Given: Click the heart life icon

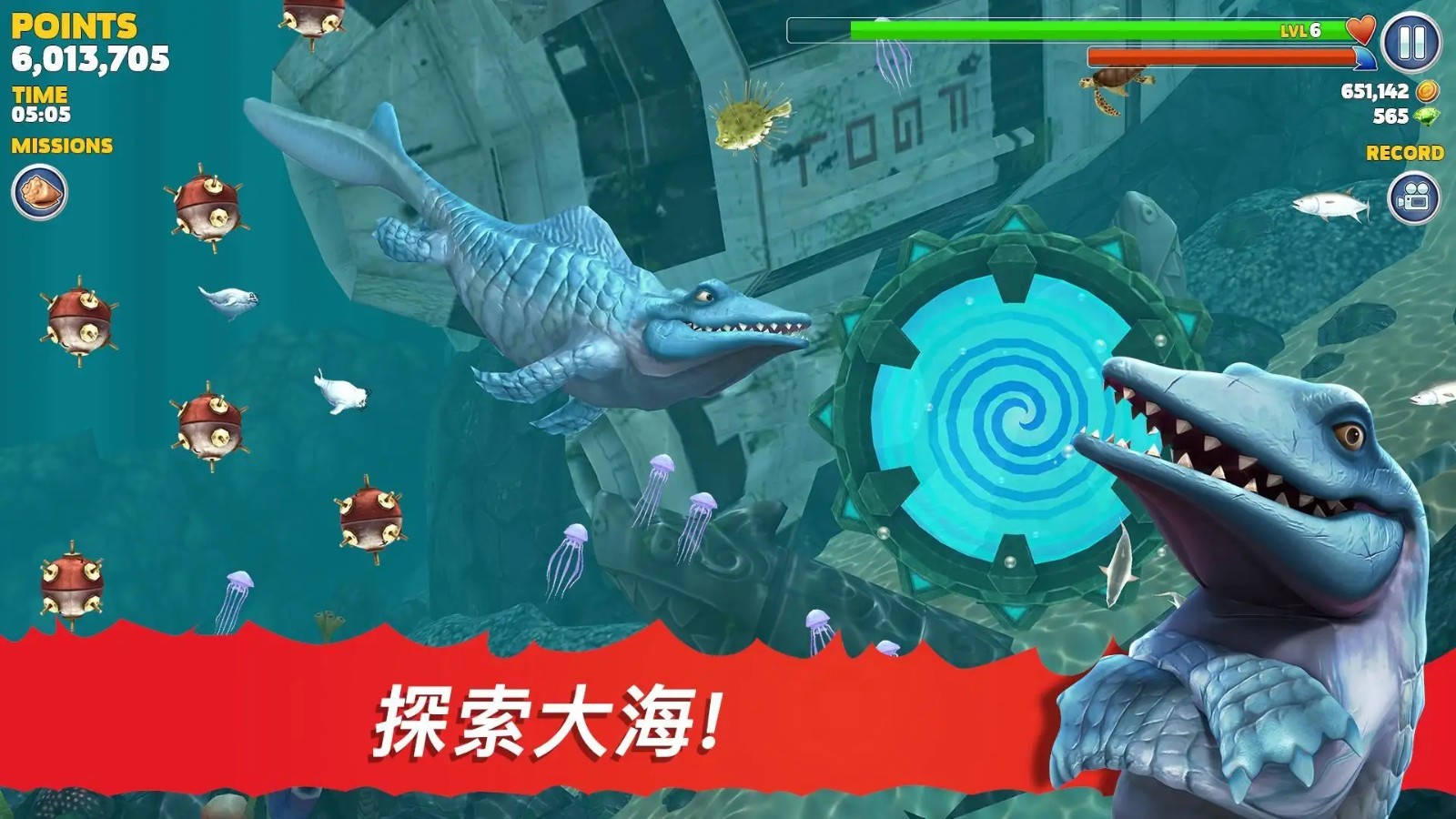Looking at the screenshot, I should 1360,30.
